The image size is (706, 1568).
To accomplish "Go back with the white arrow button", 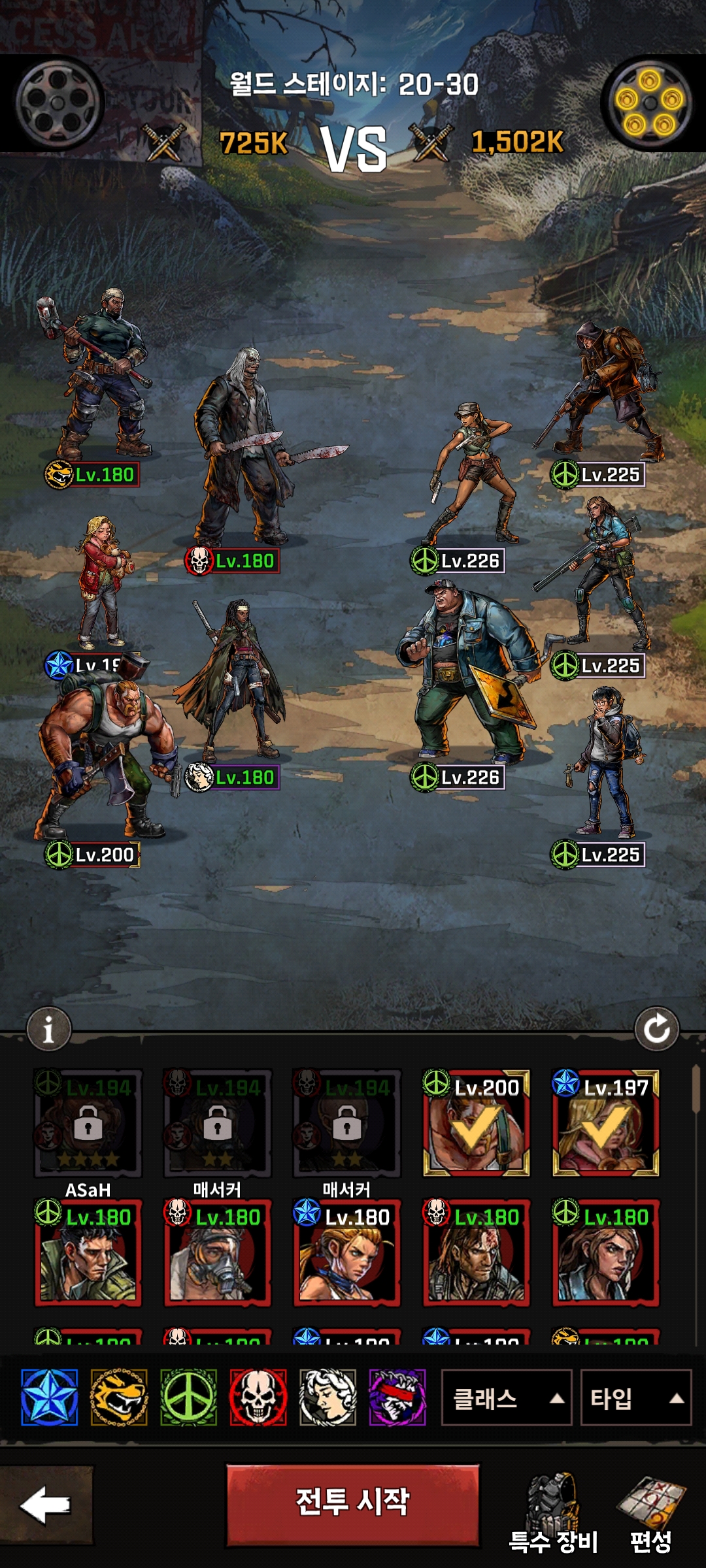I will pos(46,1505).
